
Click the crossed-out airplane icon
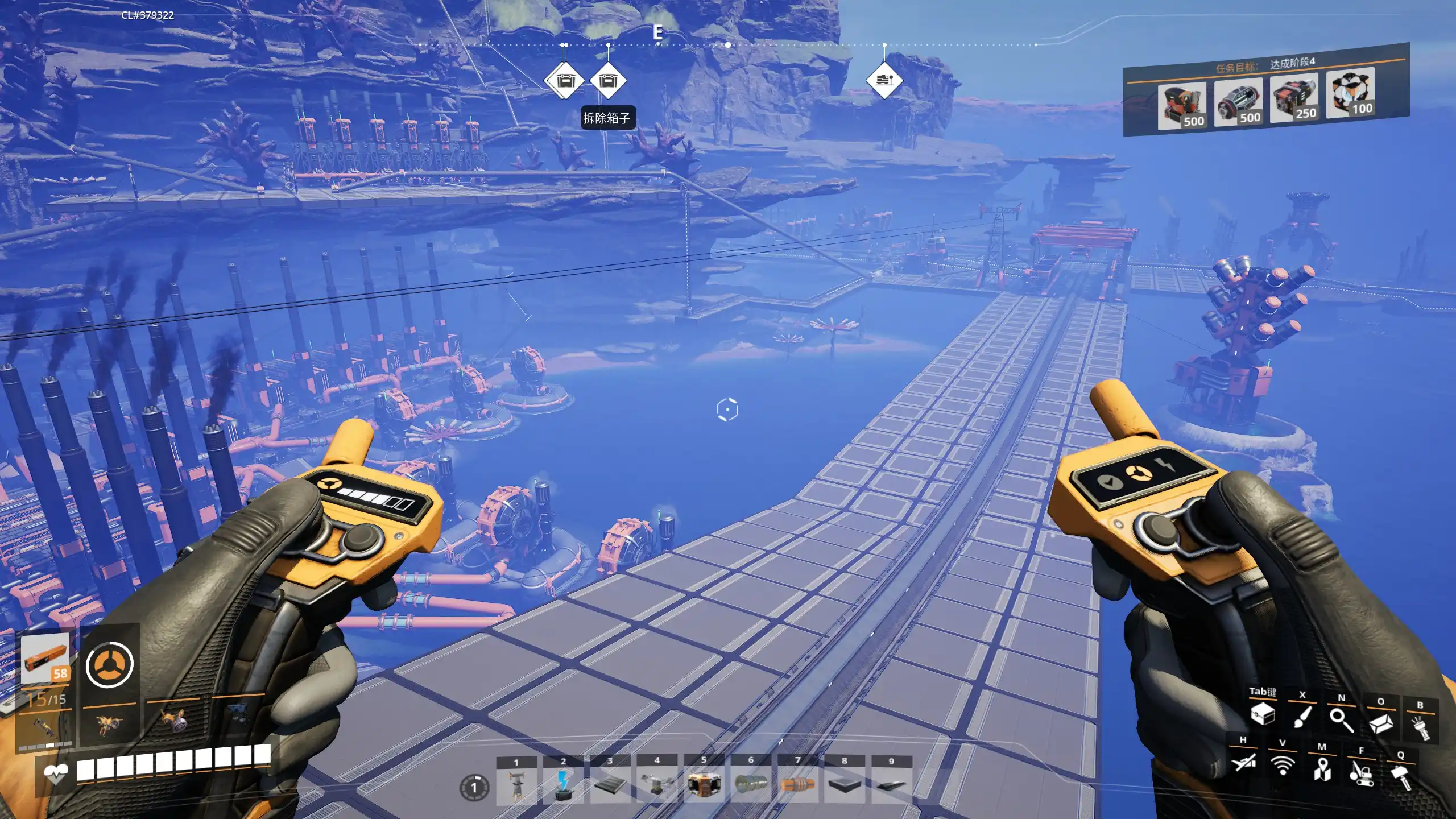[x=1243, y=762]
